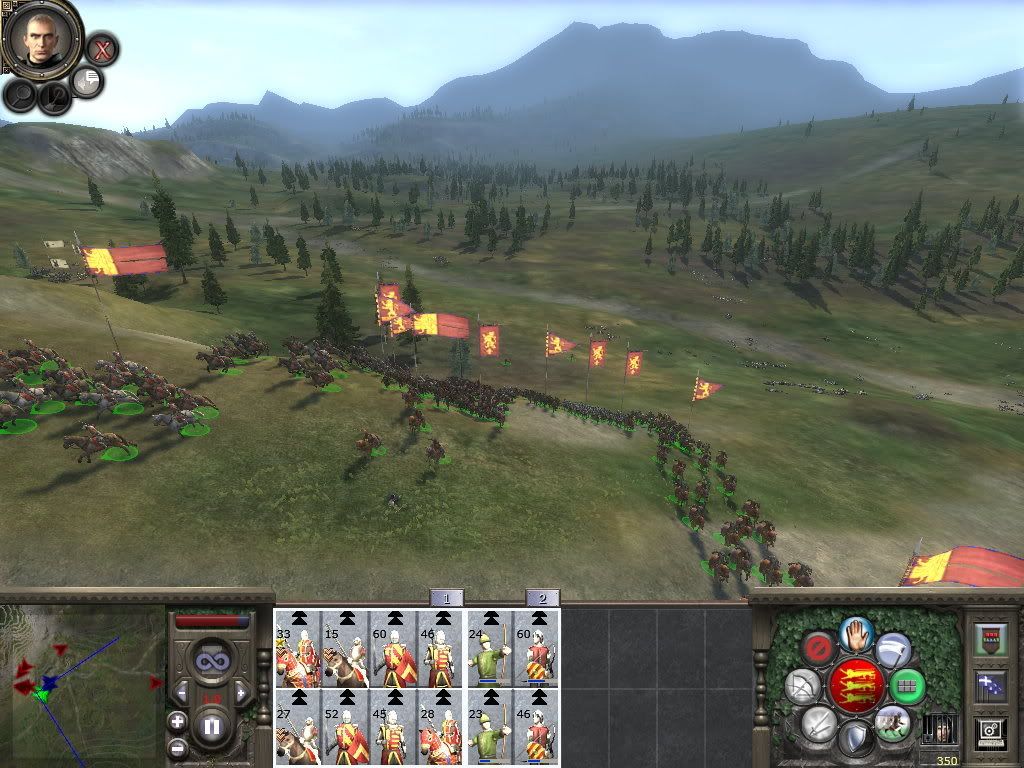Toggle skirmish mode crossed swords button
This screenshot has width=1024, height=768.
819,721
